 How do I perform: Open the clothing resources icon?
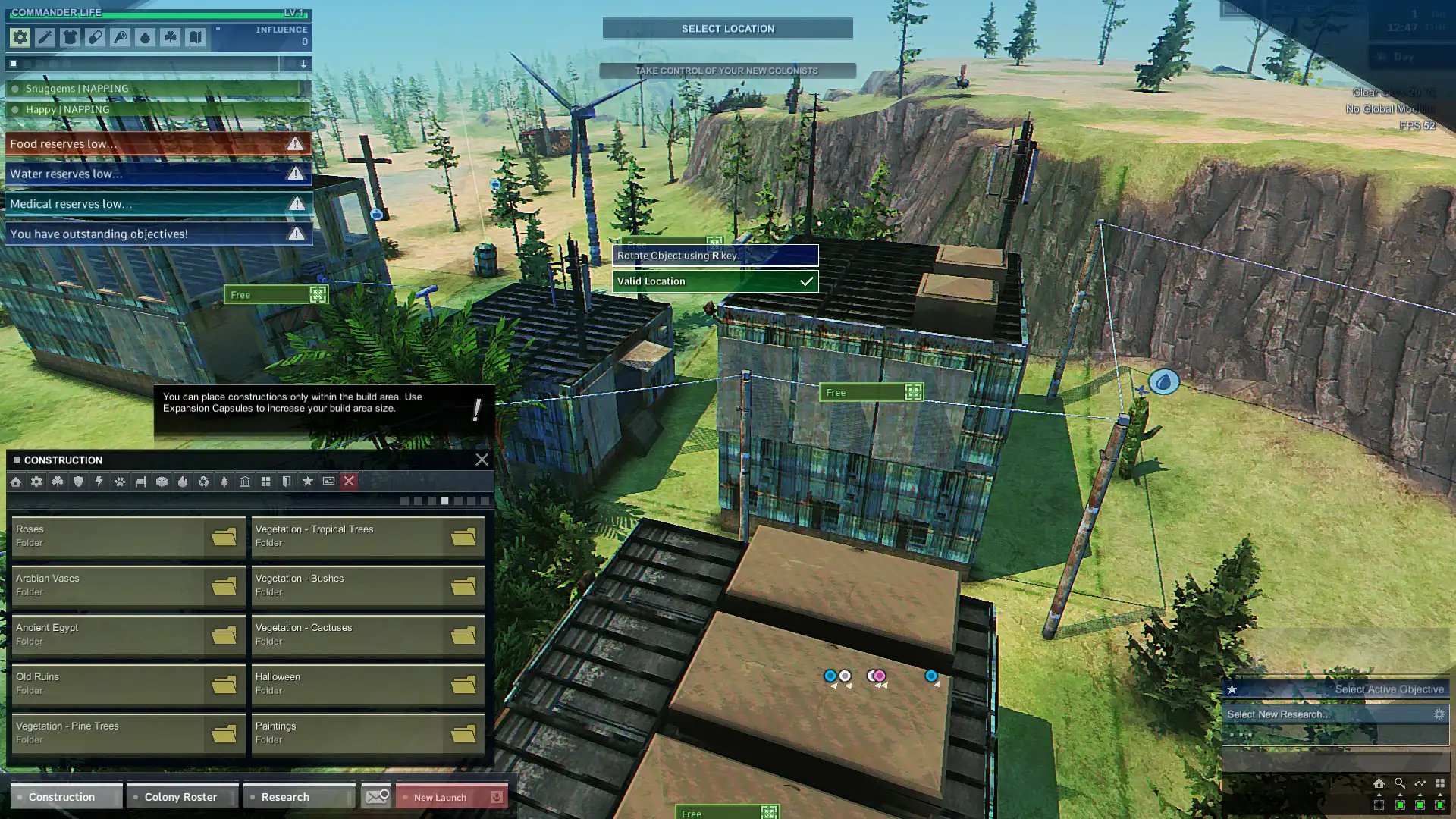click(x=70, y=36)
